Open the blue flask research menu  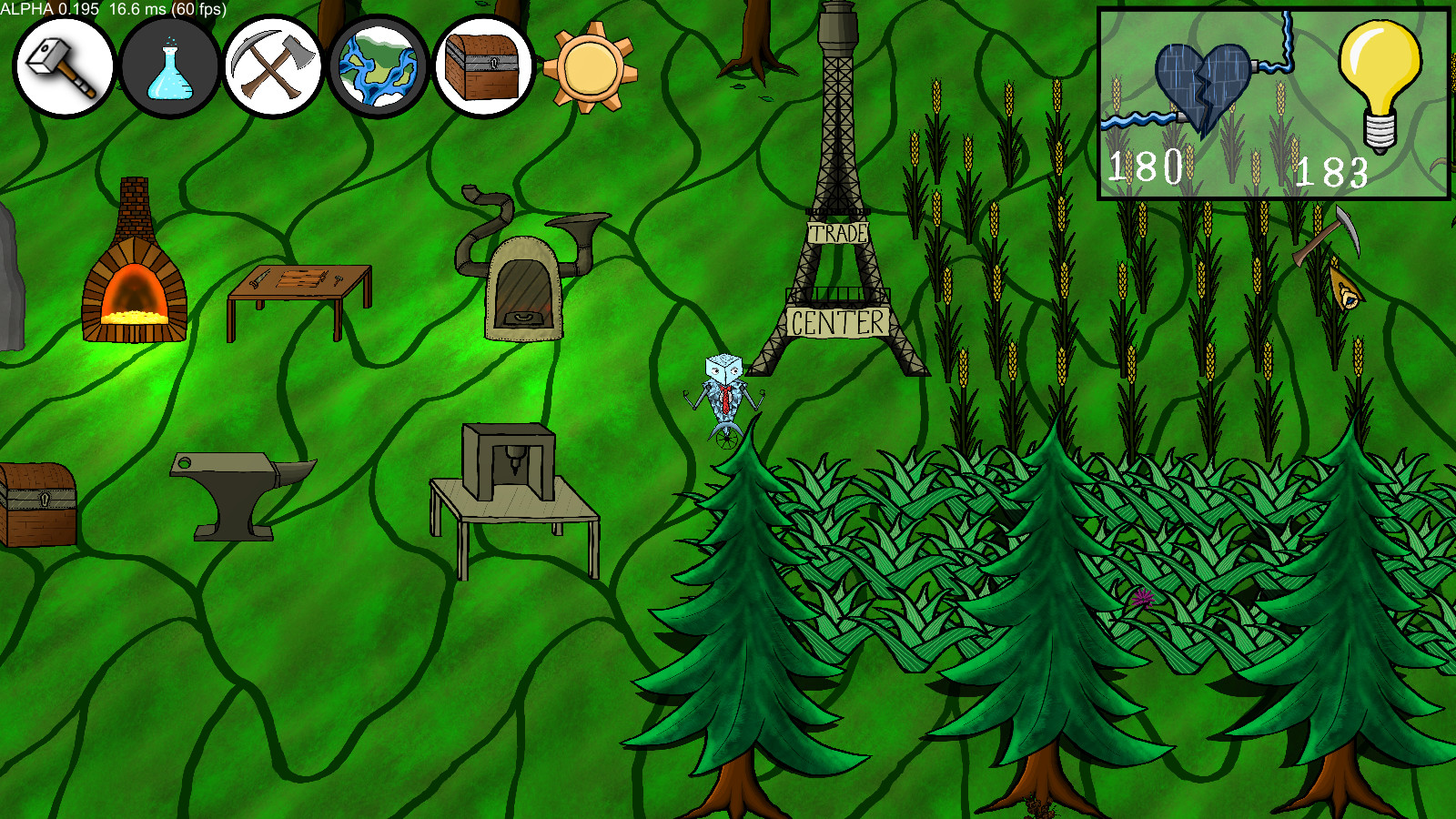pyautogui.click(x=169, y=68)
